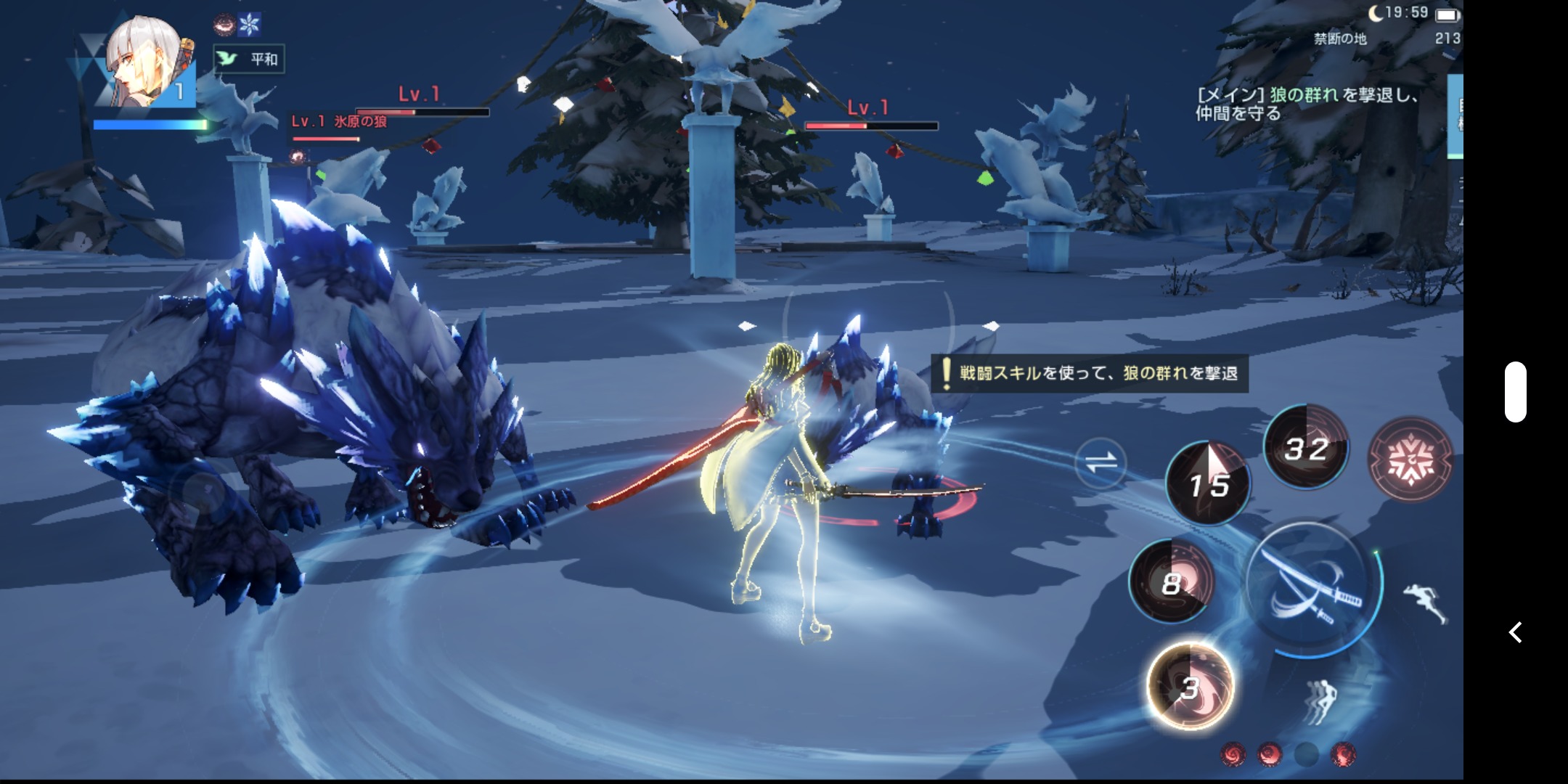Activate the skill showing 32 cooldown
This screenshot has width=1568, height=784.
click(x=1305, y=447)
